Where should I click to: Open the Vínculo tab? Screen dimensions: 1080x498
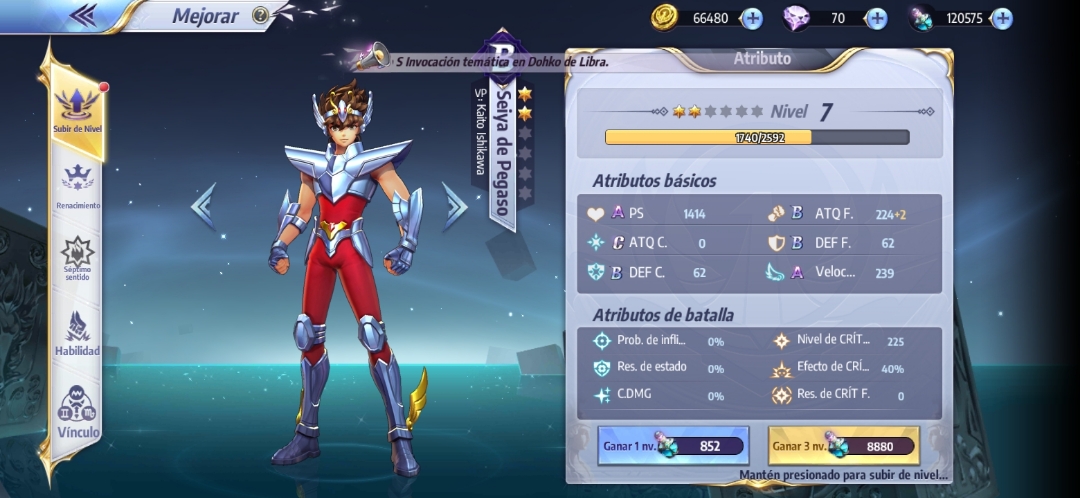(x=78, y=412)
